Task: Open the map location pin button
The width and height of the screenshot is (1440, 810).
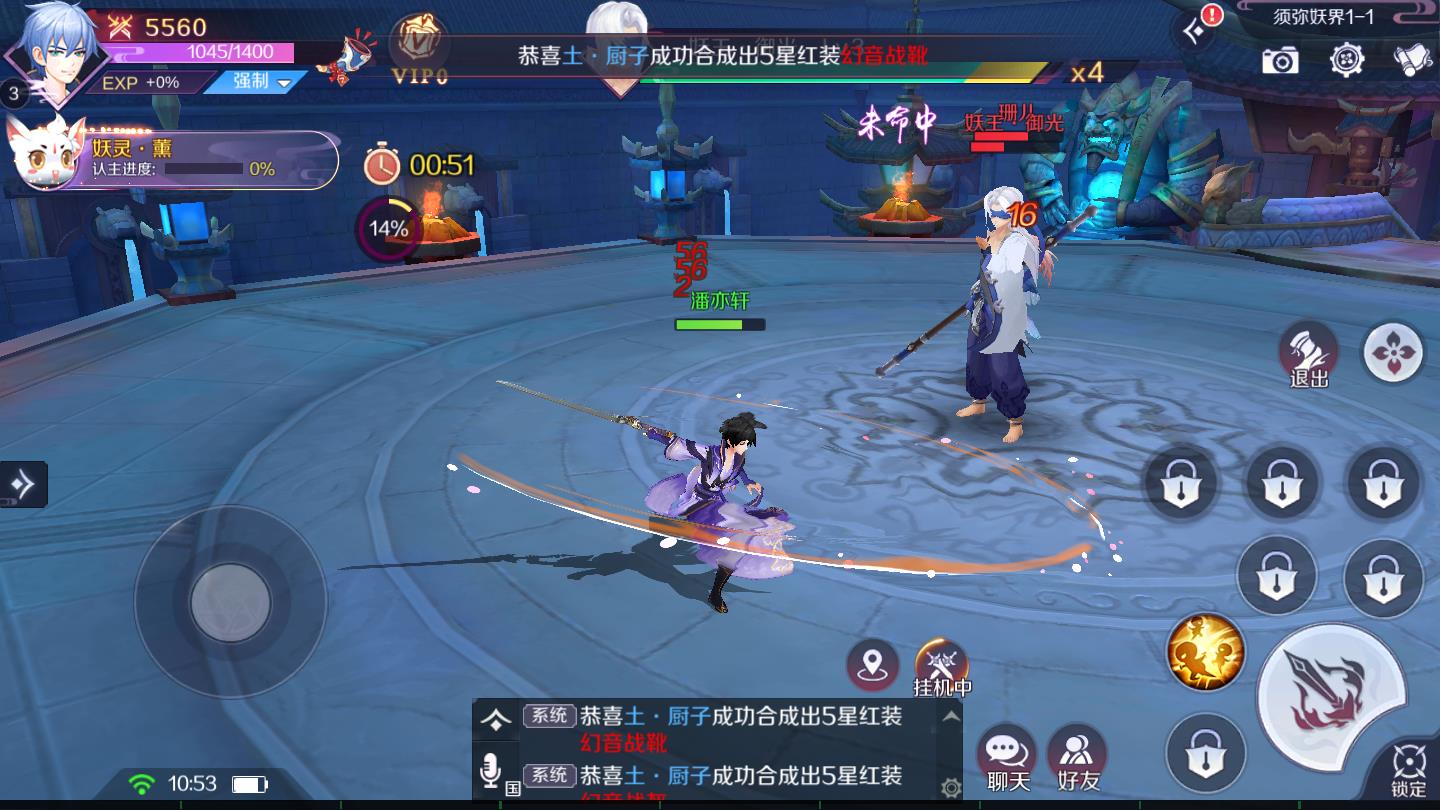Action: coord(873,664)
